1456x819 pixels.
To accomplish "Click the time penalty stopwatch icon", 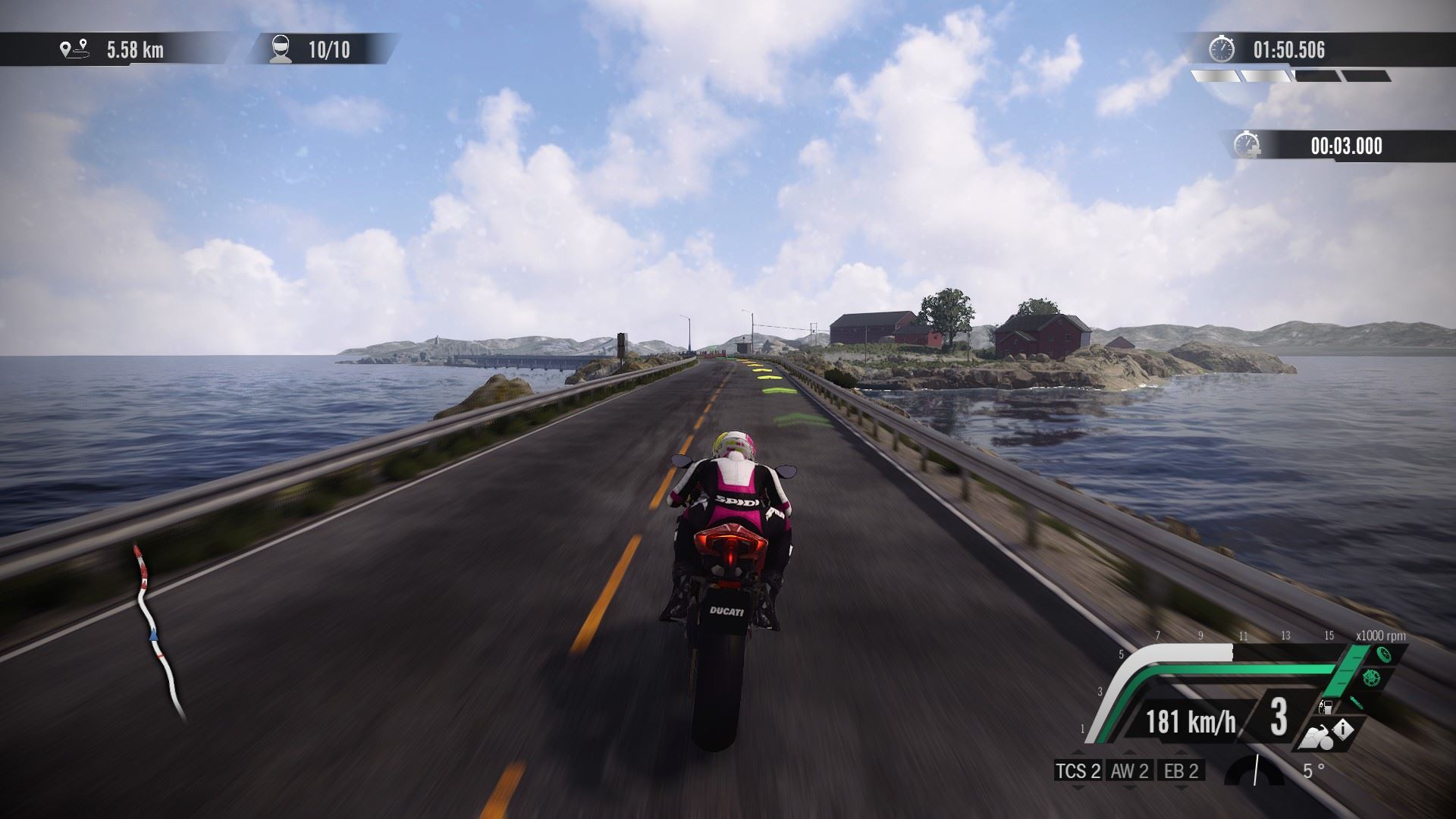I will pyautogui.click(x=1247, y=145).
